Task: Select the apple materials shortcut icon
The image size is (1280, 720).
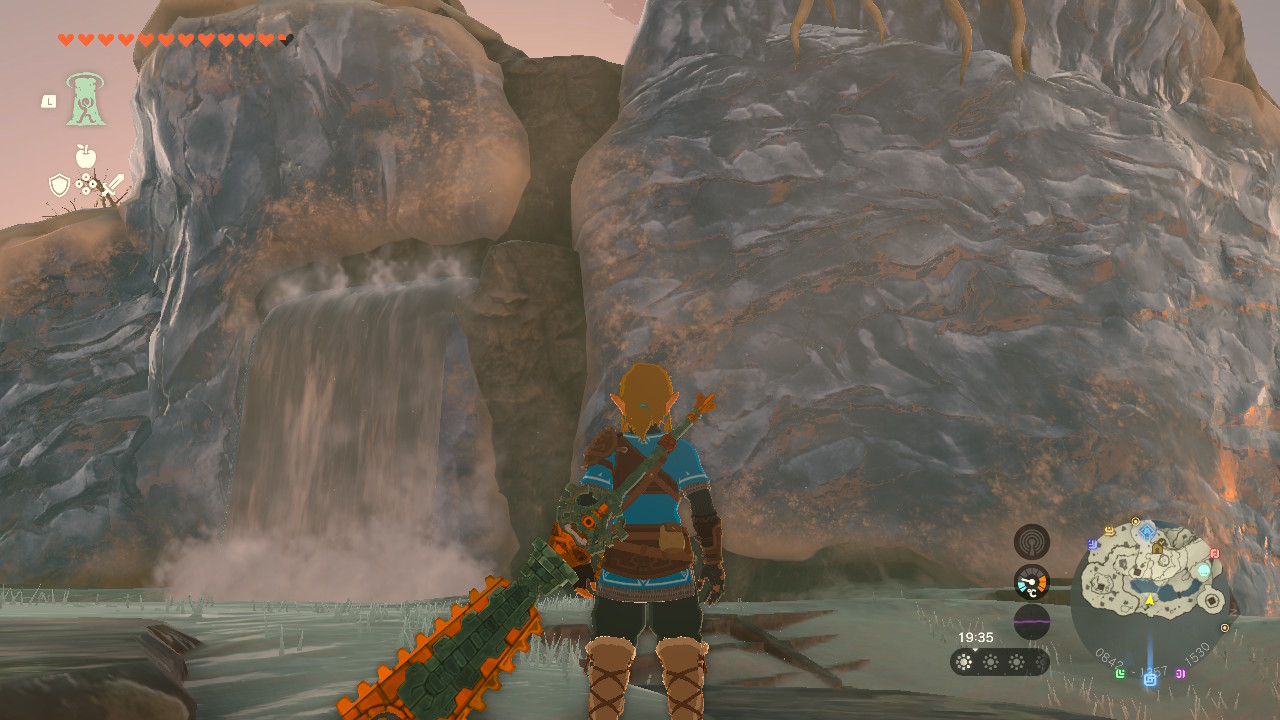Action: [x=86, y=156]
